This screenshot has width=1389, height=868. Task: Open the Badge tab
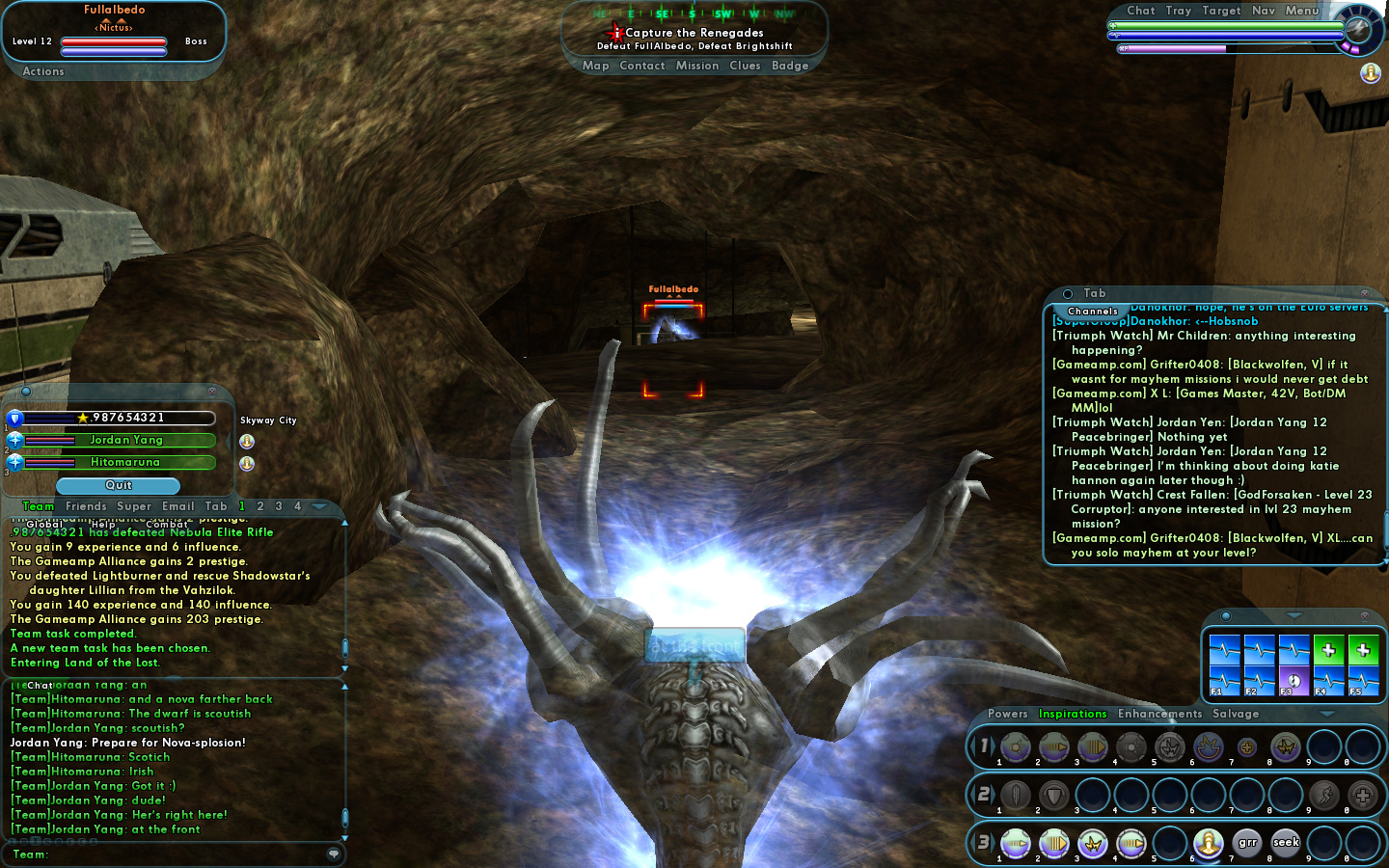[789, 66]
